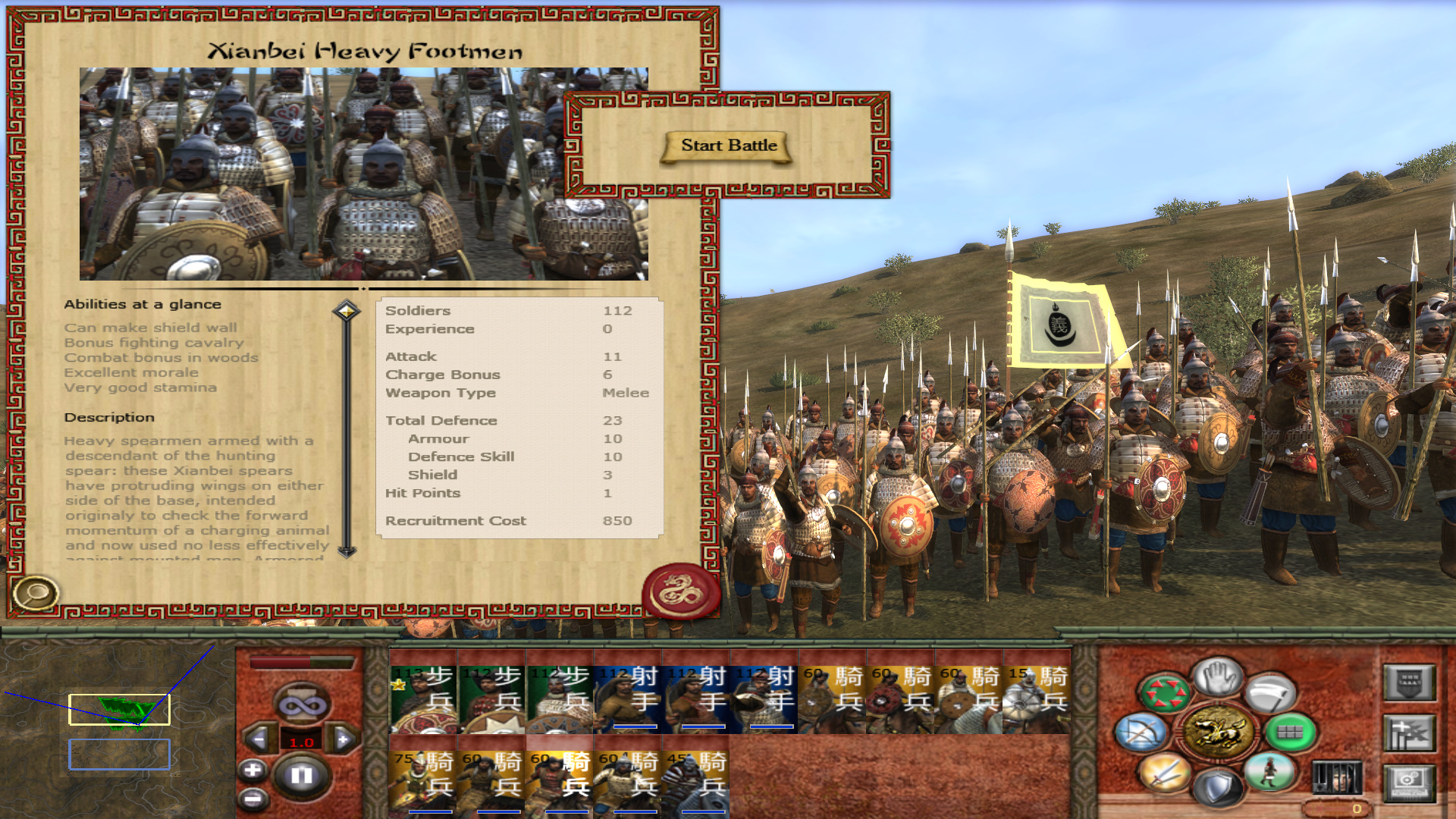Click the Start Battle button
Image resolution: width=1456 pixels, height=819 pixels.
tap(728, 146)
